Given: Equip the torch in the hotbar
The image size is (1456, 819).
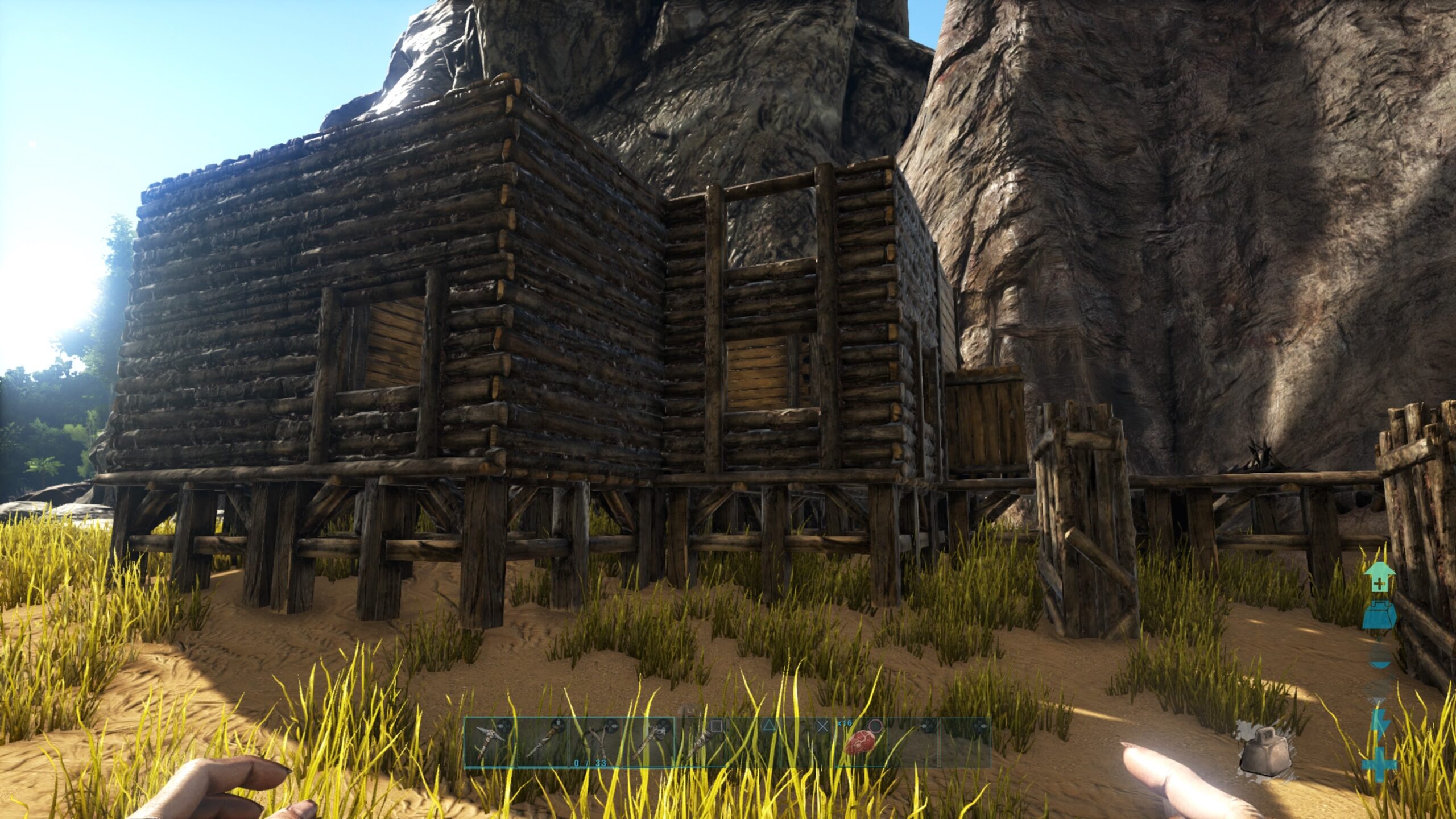Looking at the screenshot, I should (x=543, y=742).
